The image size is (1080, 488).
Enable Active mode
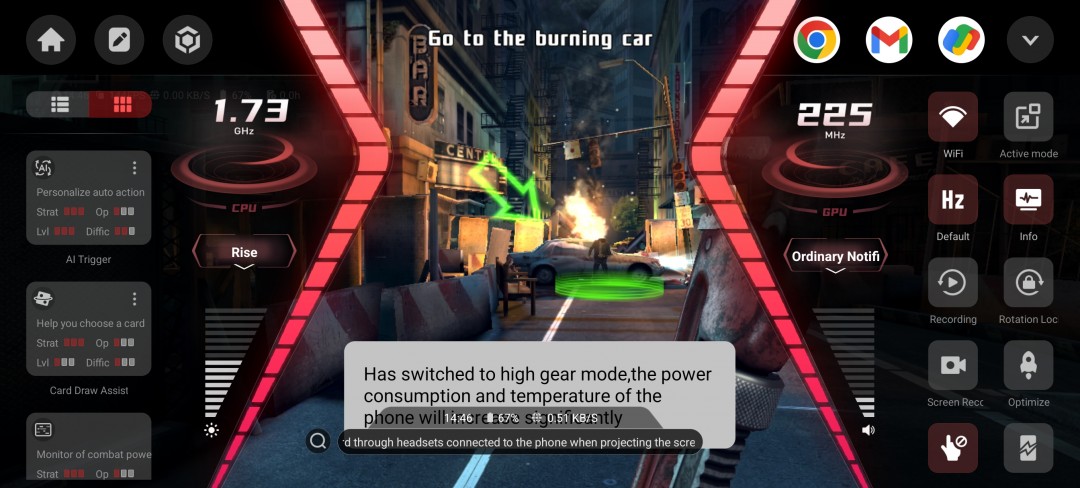point(1028,118)
